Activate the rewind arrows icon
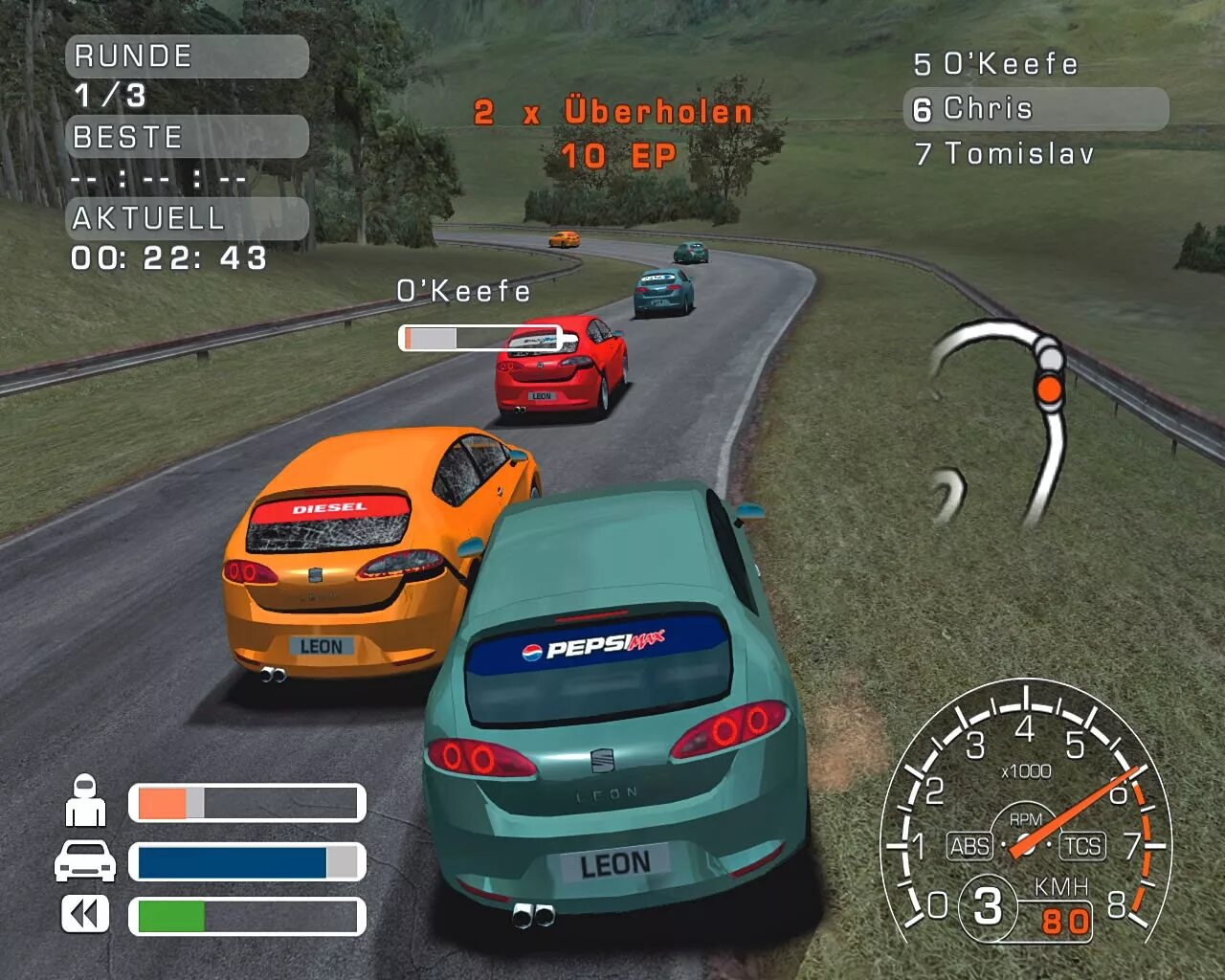The image size is (1225, 980). (85, 914)
